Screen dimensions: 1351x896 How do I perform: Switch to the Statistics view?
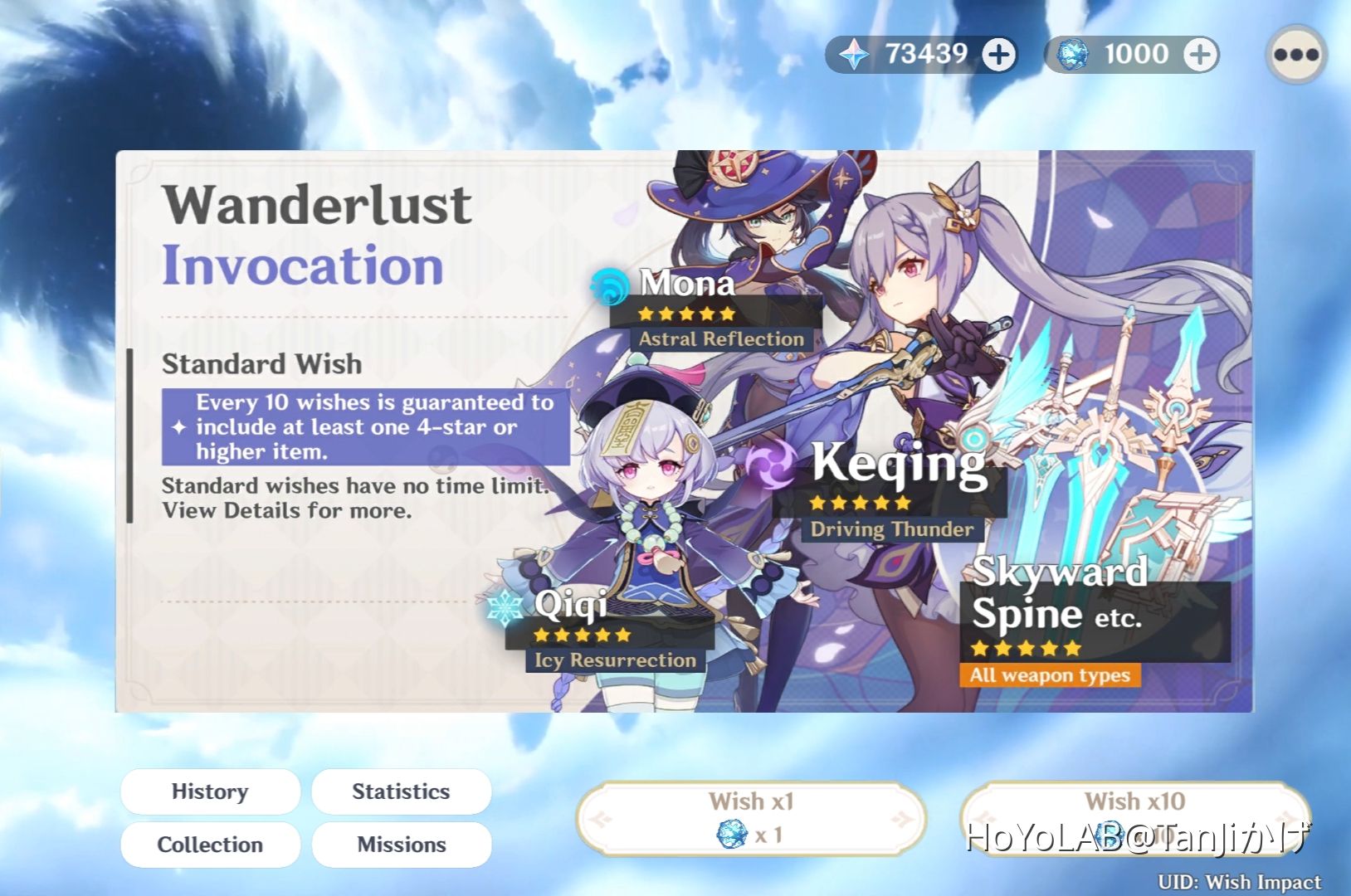click(401, 791)
